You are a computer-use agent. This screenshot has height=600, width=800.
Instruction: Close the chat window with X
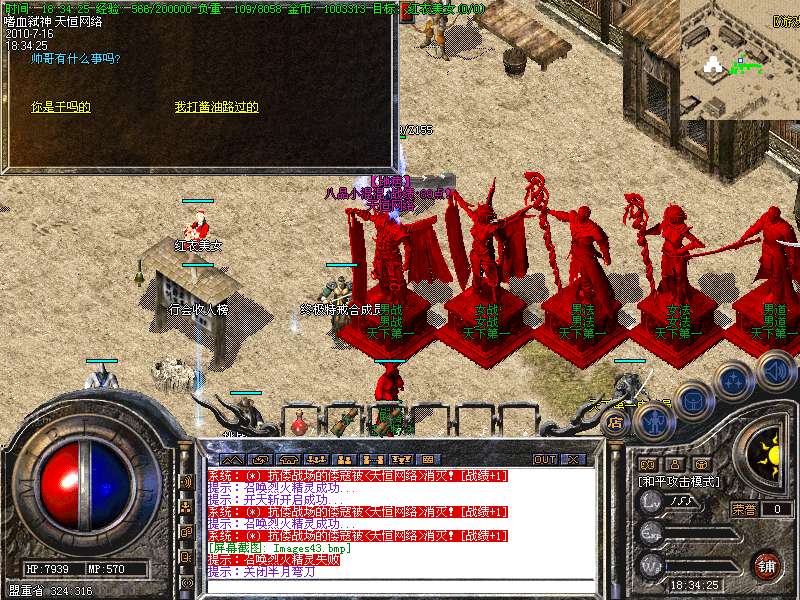tap(571, 459)
